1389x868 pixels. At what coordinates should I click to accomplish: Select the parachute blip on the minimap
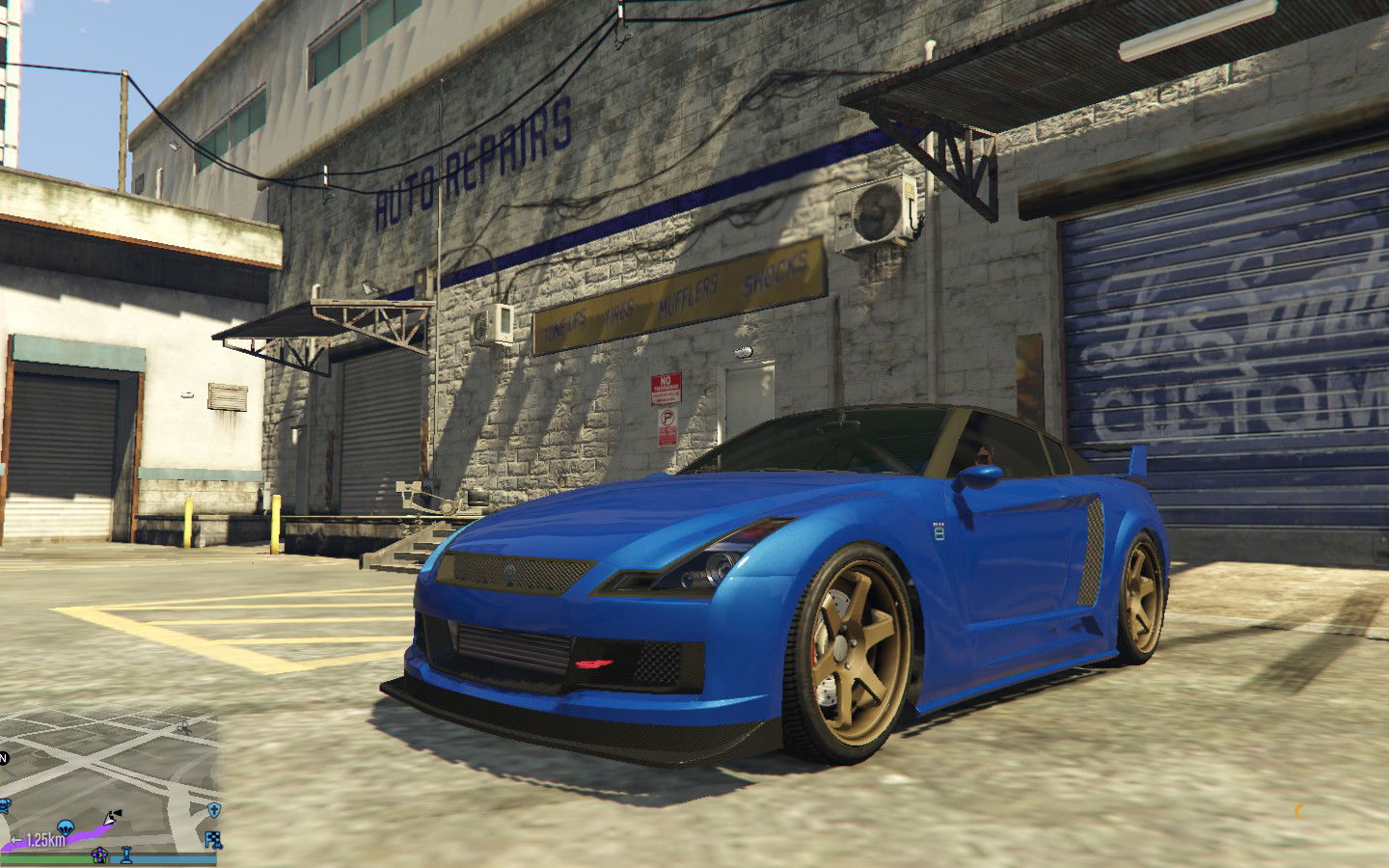[66, 827]
